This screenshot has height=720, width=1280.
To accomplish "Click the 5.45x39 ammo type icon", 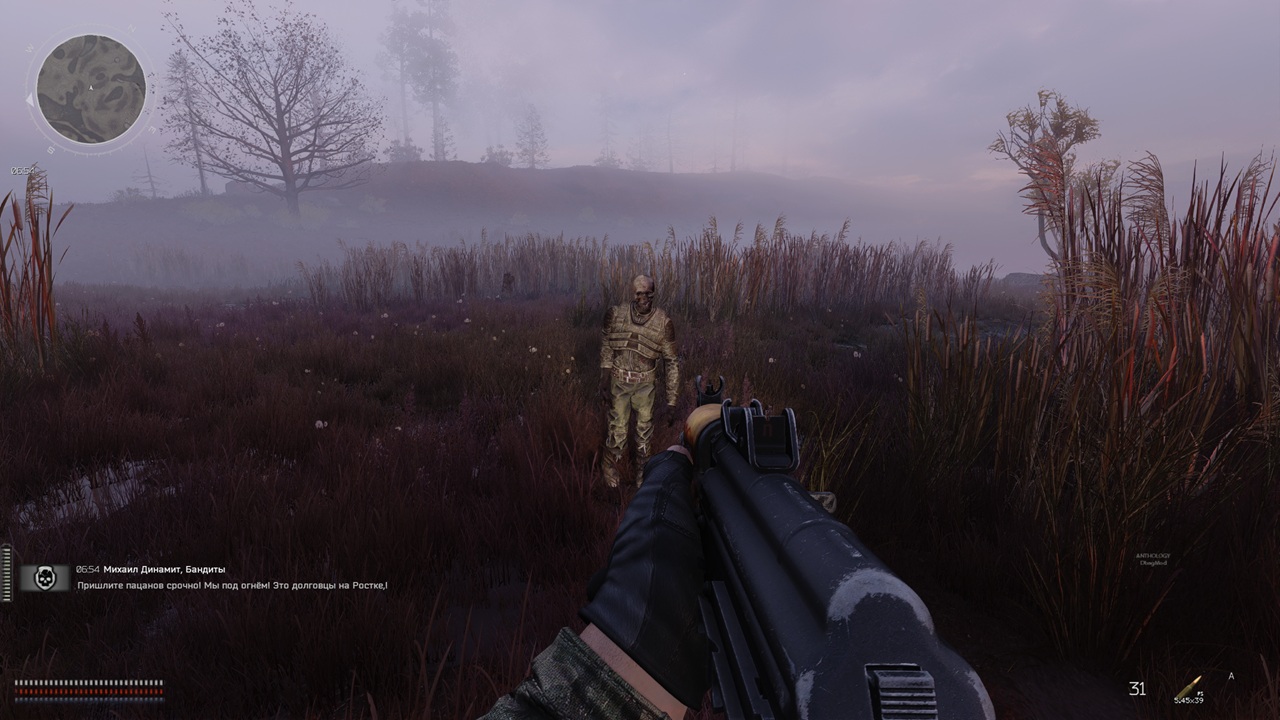I will coord(1189,688).
